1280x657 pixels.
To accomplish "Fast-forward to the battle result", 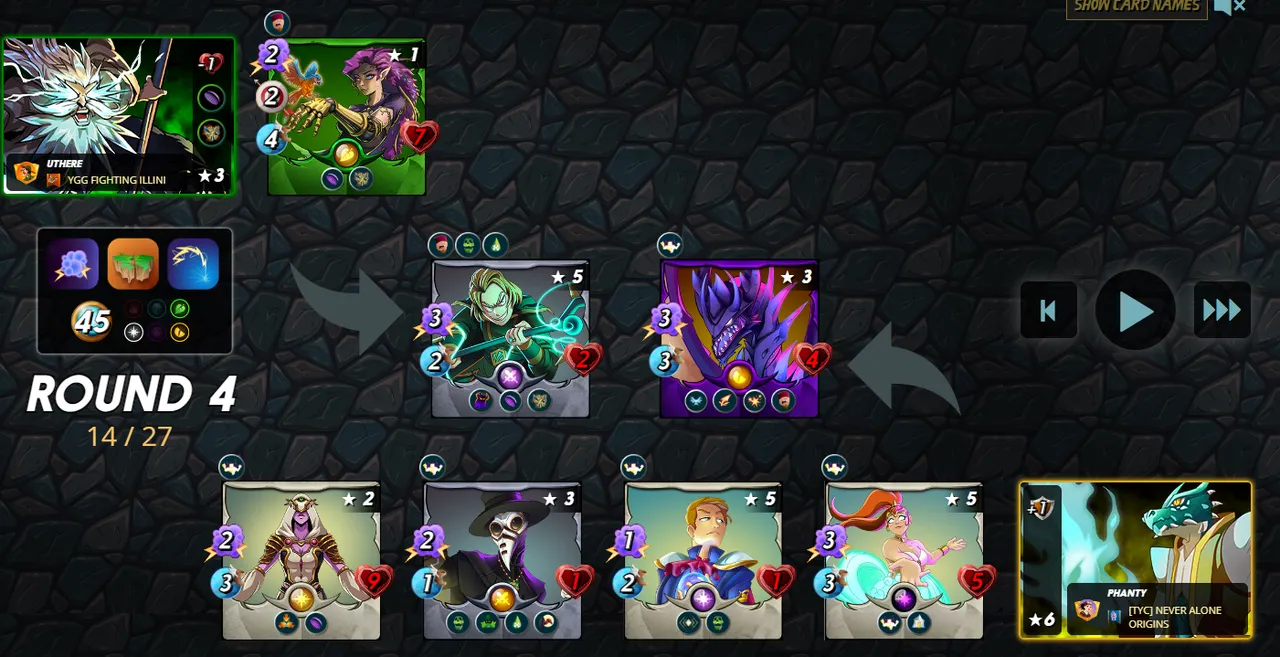I will pos(1221,311).
